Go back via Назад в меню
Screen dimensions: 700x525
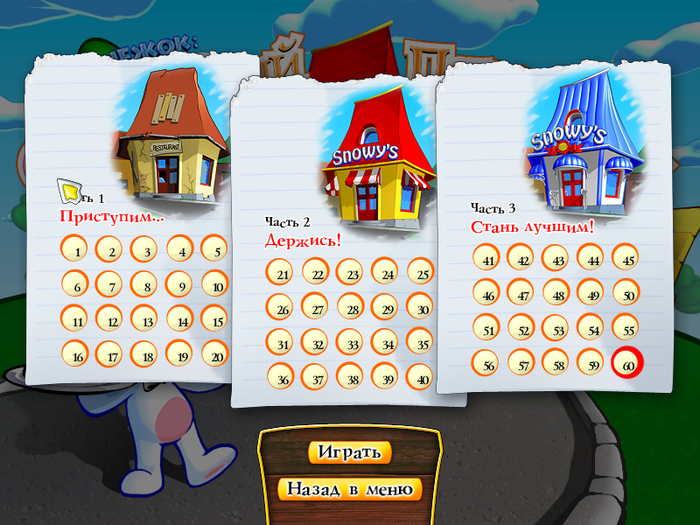point(349,490)
